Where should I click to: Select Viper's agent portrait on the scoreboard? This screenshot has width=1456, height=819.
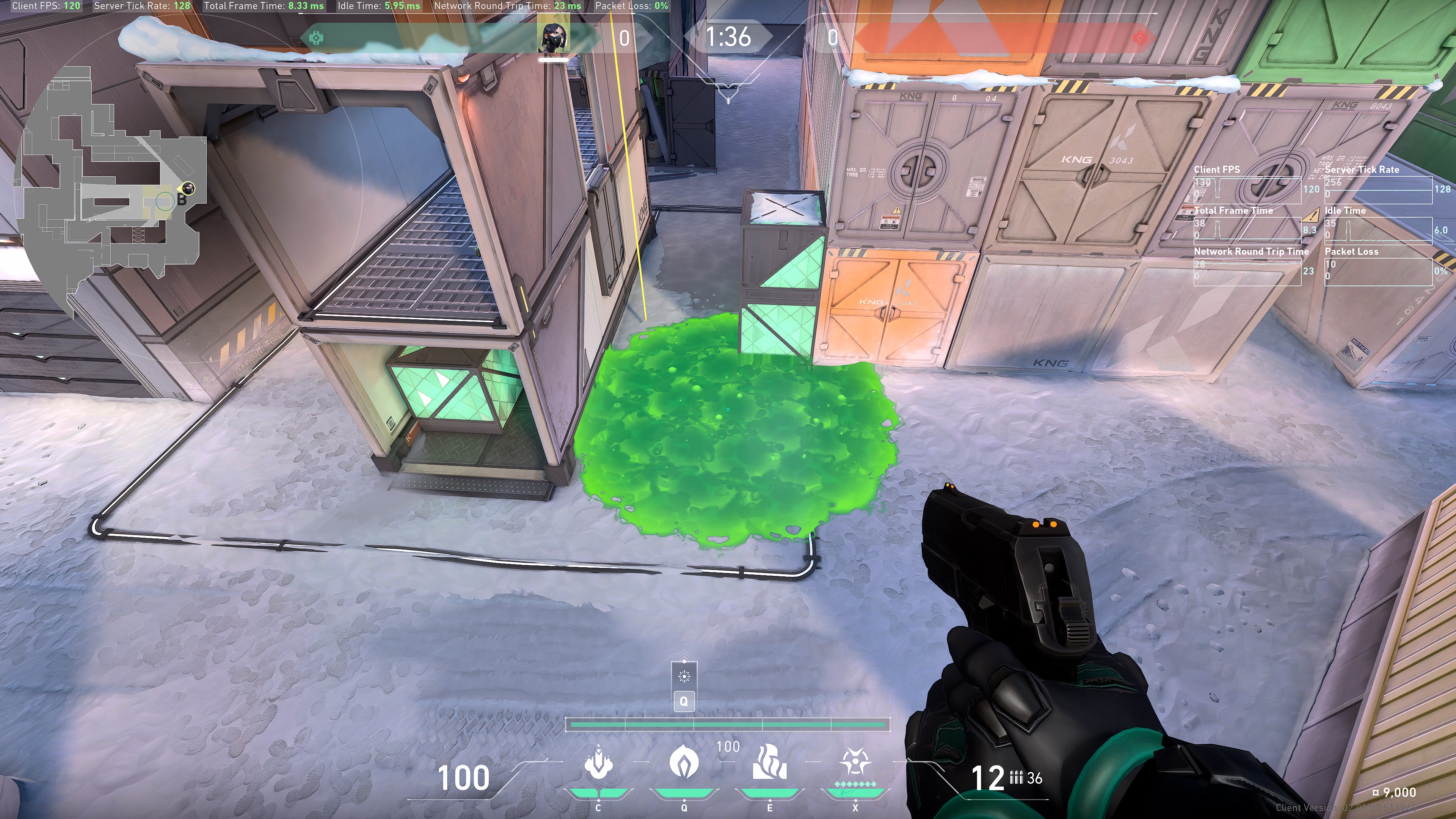coord(553,38)
